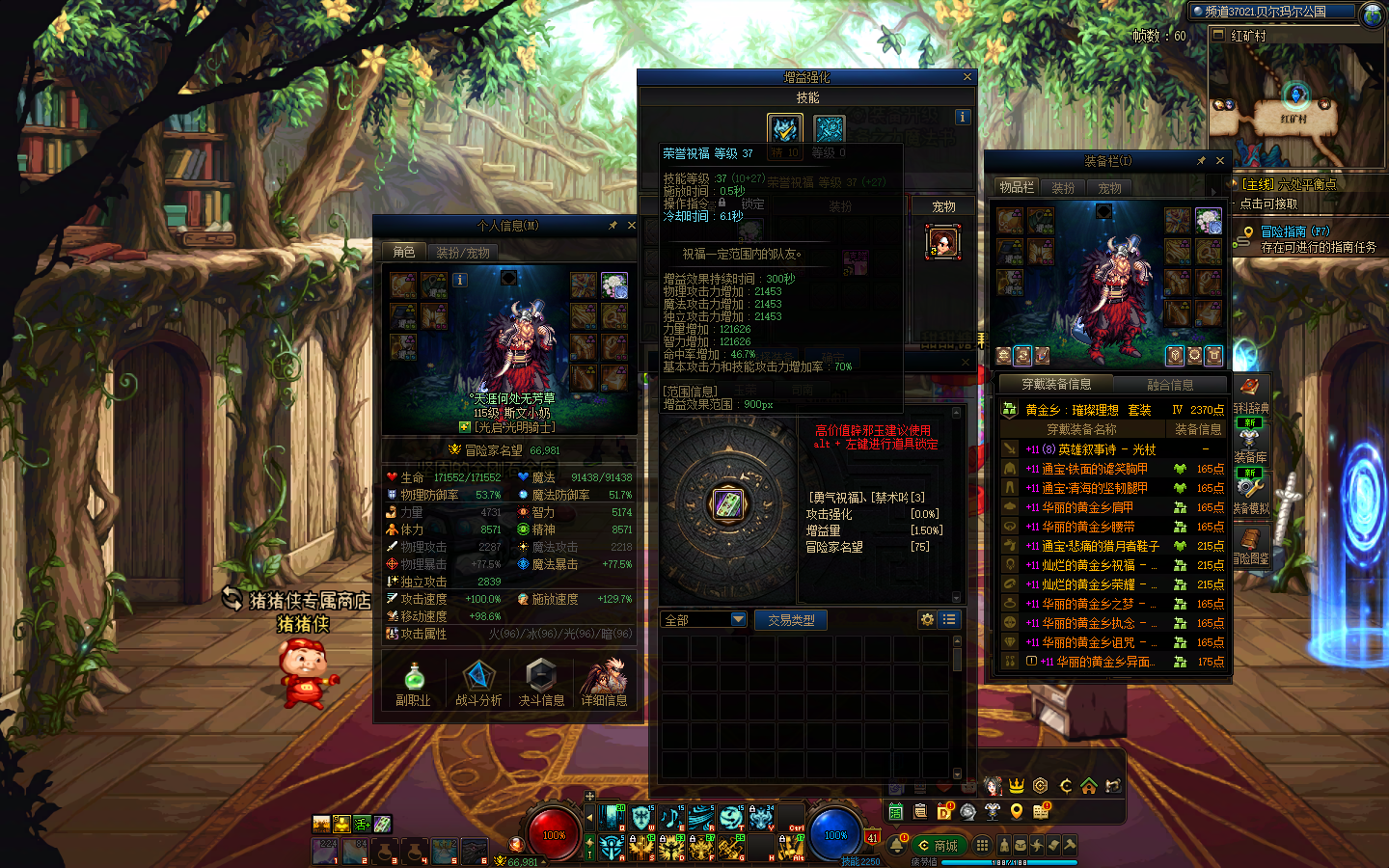Click the notification bell icon

tap(896, 846)
